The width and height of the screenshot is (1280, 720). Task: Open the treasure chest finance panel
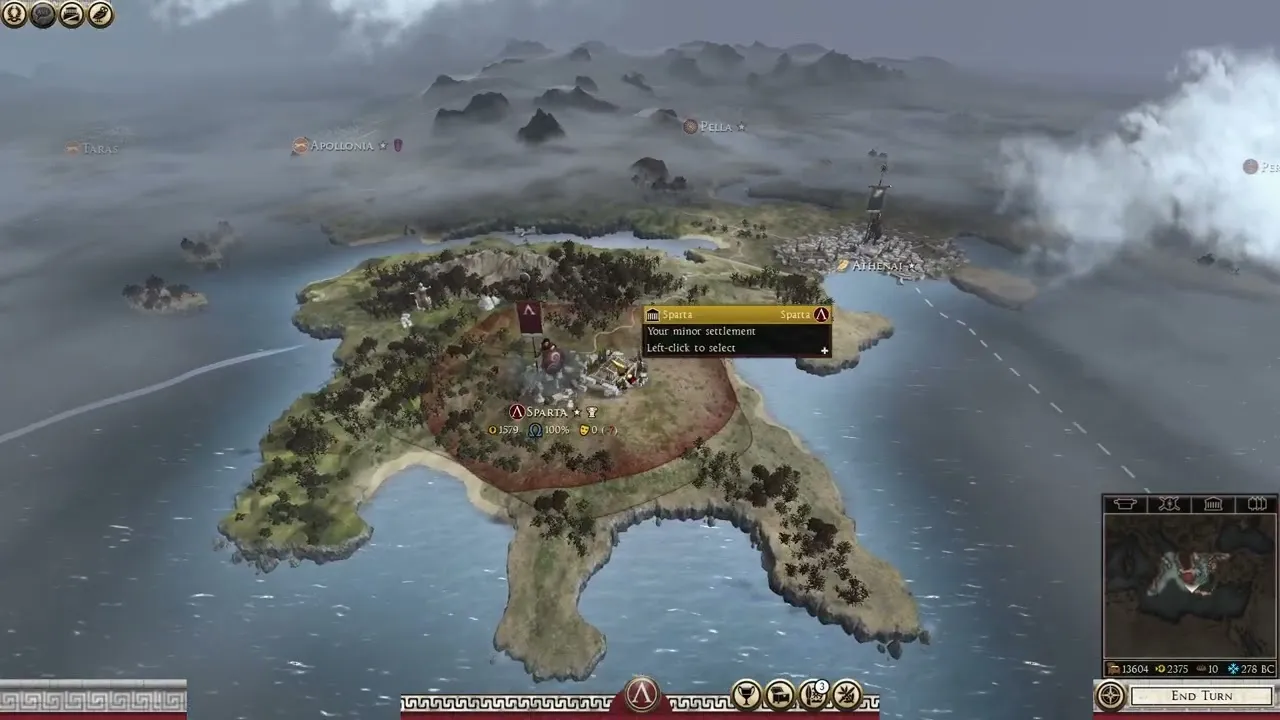[x=779, y=695]
